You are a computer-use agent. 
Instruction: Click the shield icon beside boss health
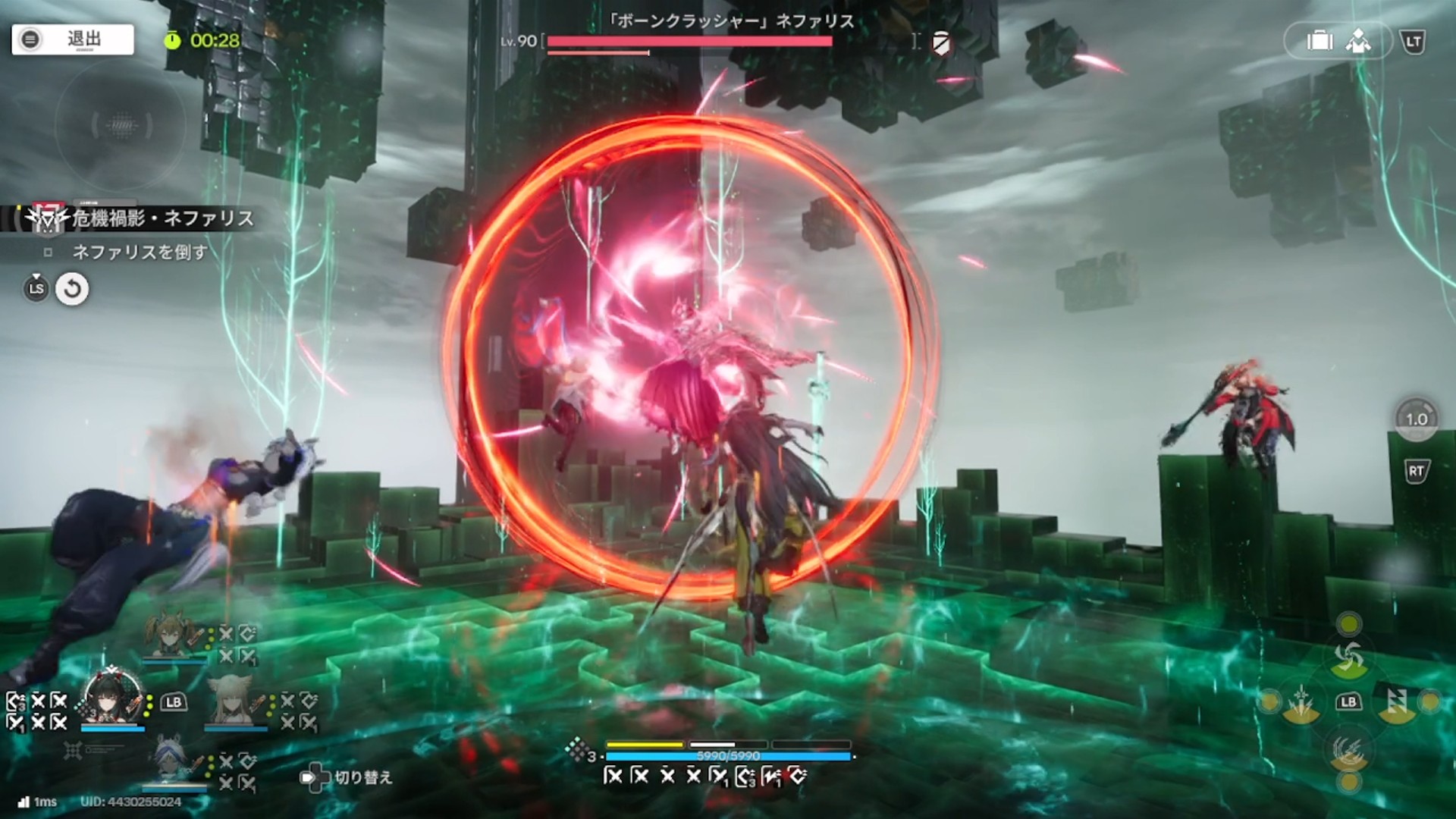[x=941, y=42]
